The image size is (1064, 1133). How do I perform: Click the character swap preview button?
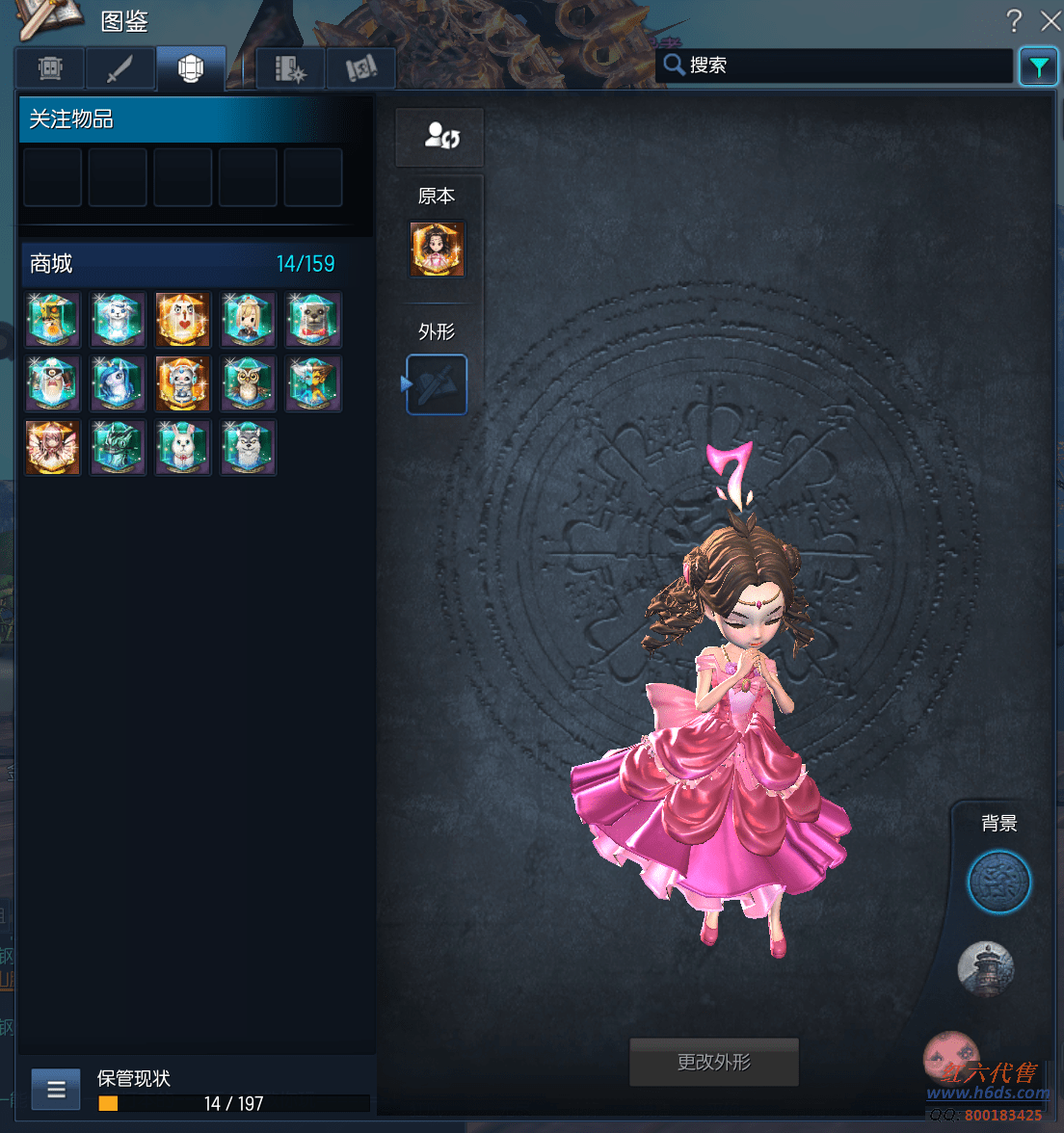coord(440,136)
